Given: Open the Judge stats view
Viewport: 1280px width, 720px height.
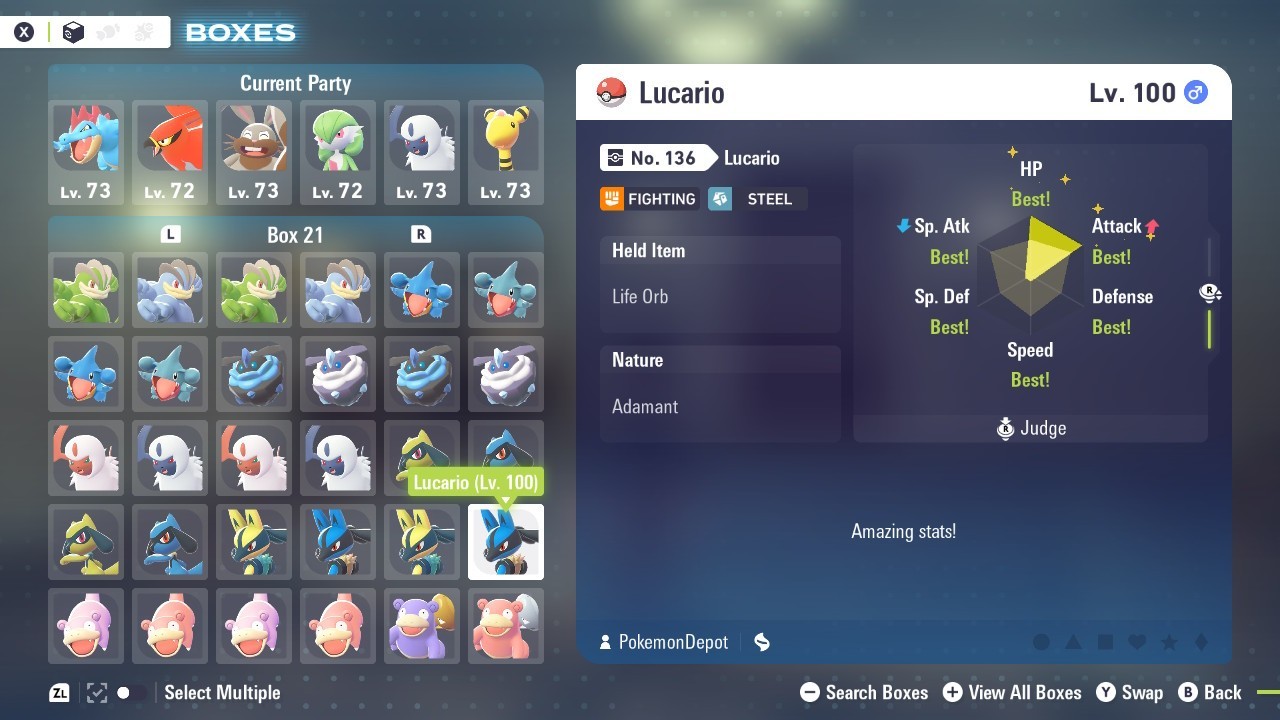Looking at the screenshot, I should pos(1031,429).
